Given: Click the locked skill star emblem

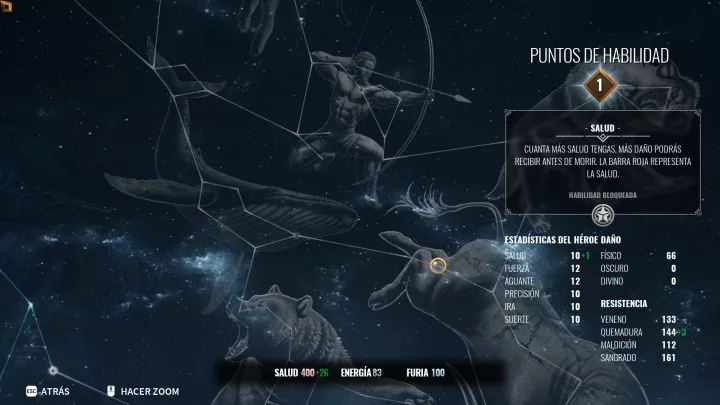Looking at the screenshot, I should pyautogui.click(x=600, y=214).
